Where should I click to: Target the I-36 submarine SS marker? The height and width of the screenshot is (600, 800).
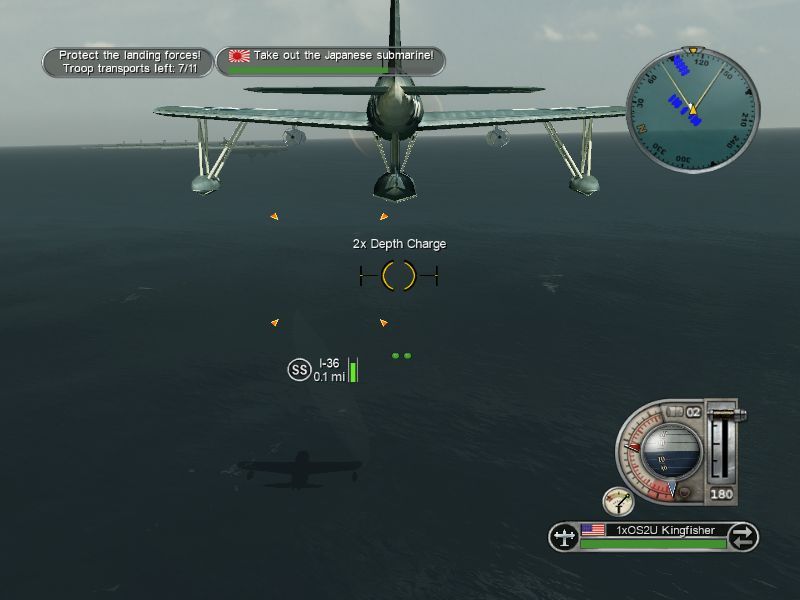pos(299,369)
